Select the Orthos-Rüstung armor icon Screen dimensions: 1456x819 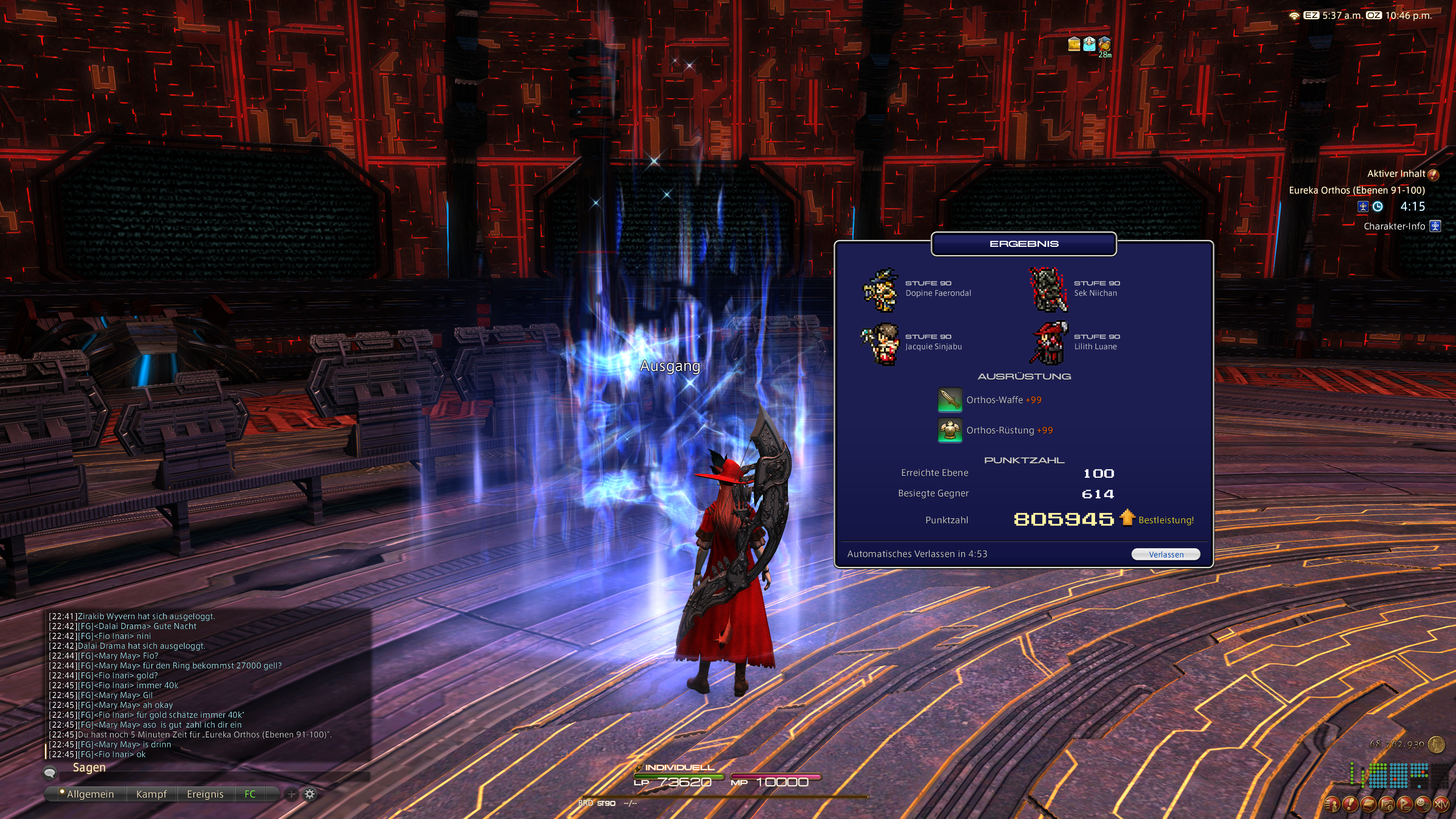949,430
